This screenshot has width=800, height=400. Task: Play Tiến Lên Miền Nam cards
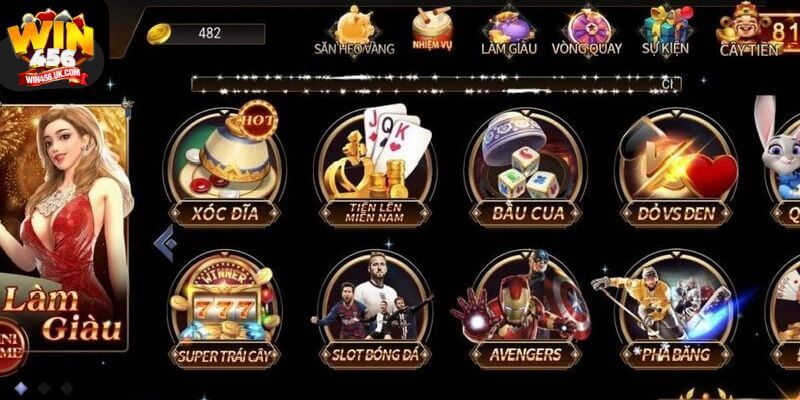coord(374,165)
